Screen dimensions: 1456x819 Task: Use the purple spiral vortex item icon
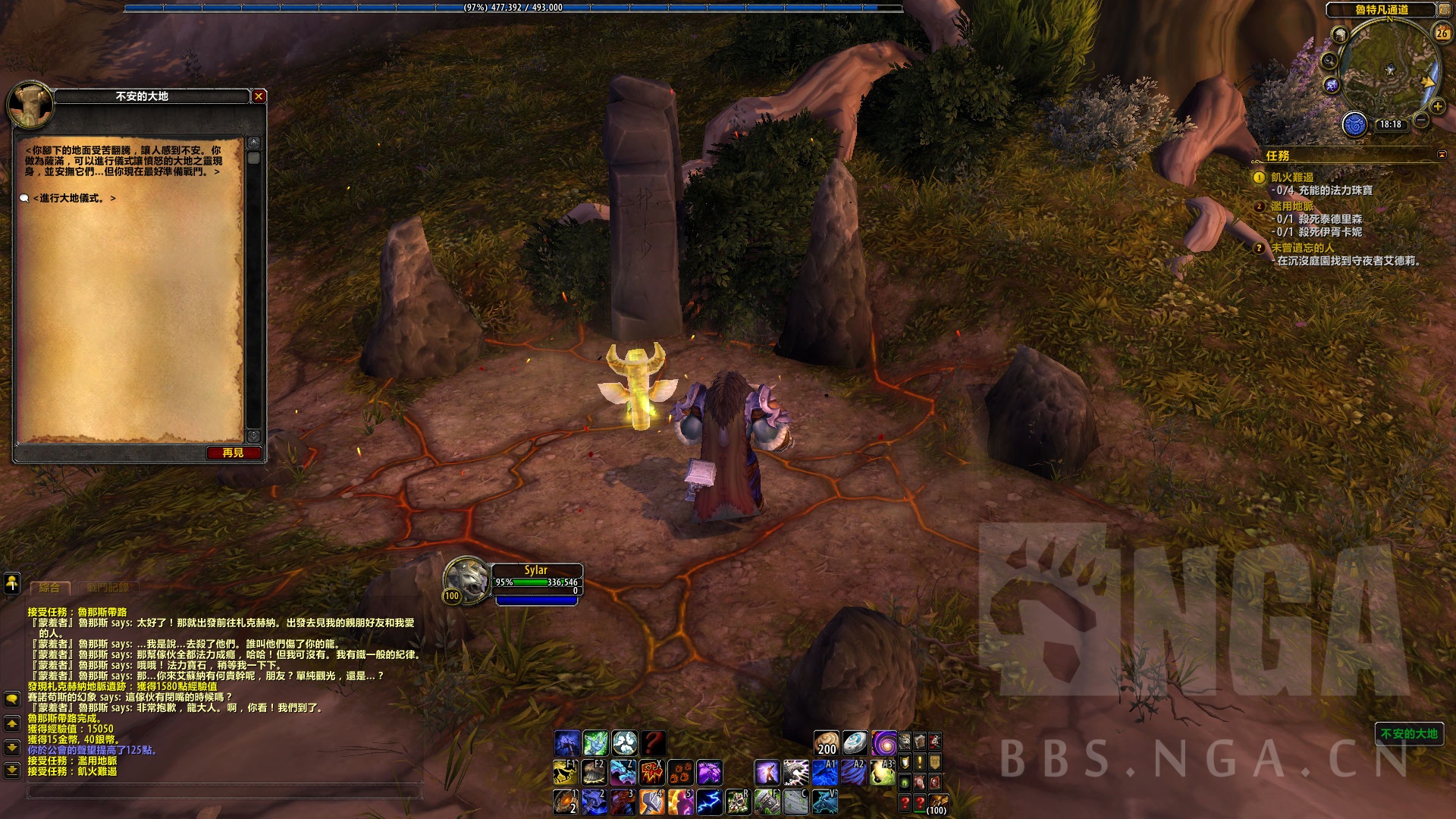[x=883, y=742]
